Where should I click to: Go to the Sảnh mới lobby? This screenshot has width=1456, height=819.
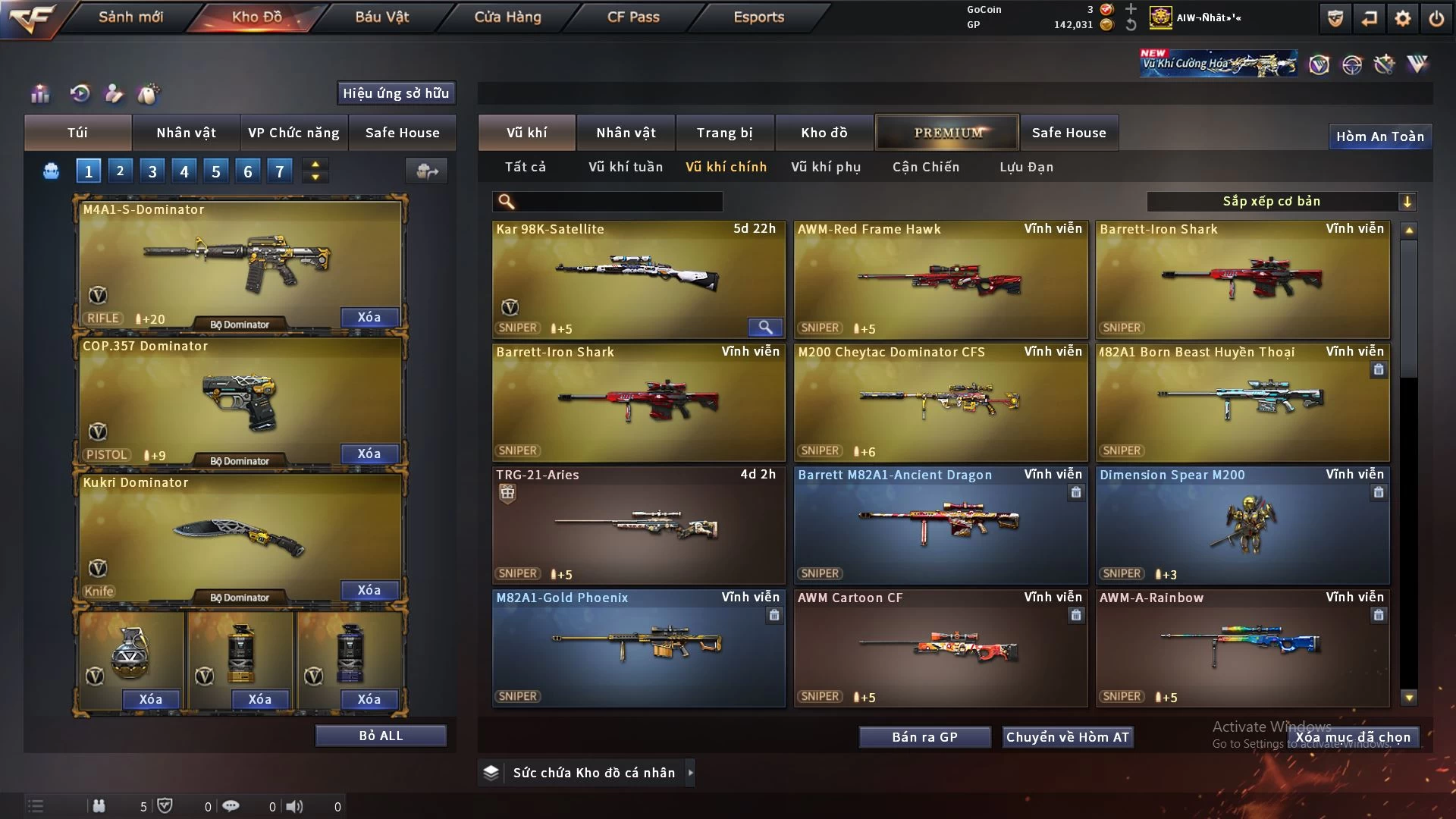pos(130,17)
